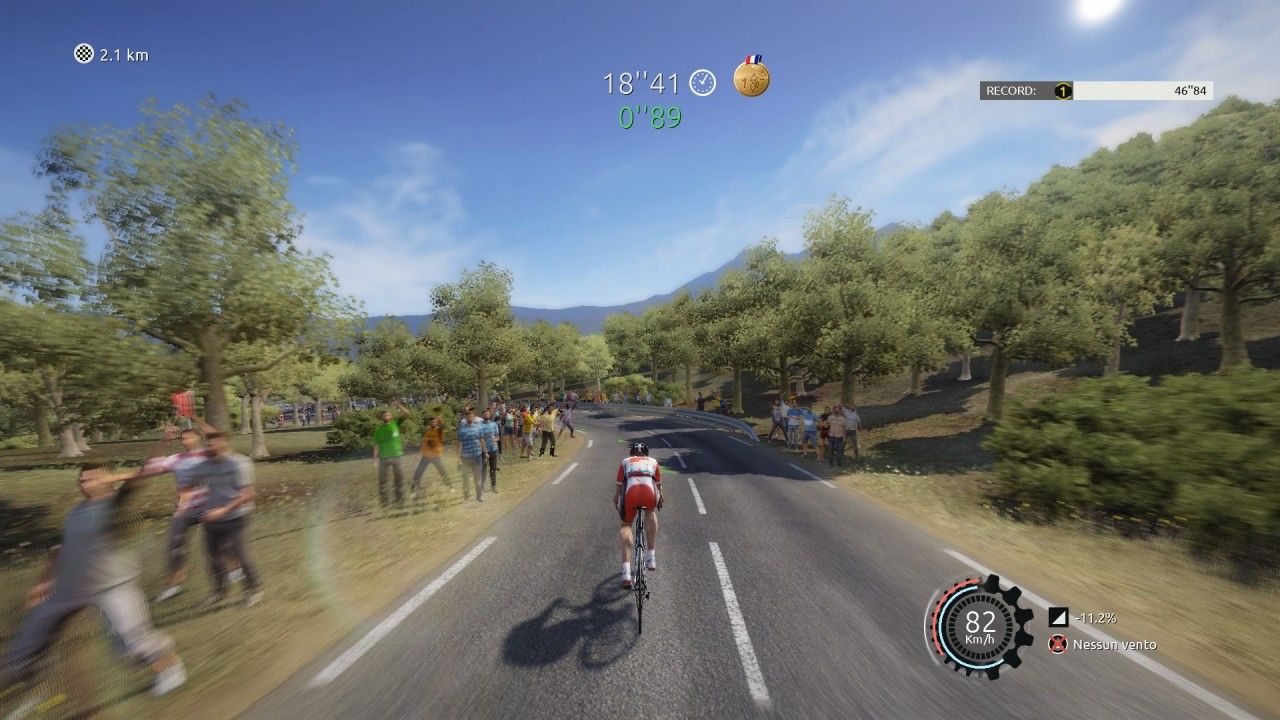Click the gear-shaped speedometer gauge
The image size is (1280, 720).
click(979, 626)
